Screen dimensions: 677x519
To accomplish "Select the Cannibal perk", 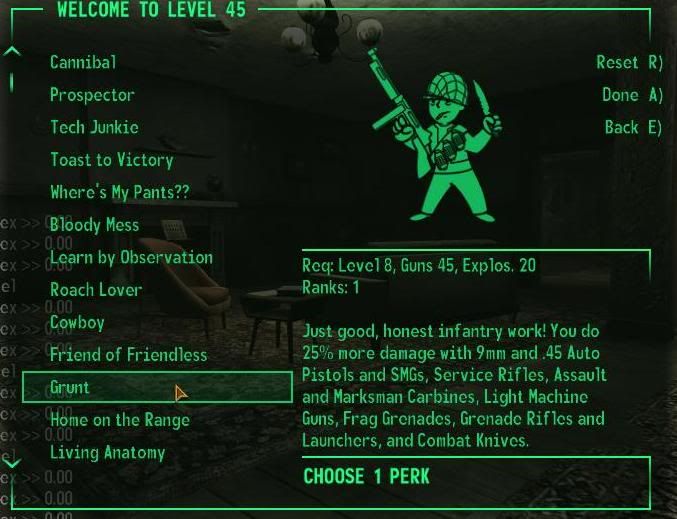I will pyautogui.click(x=83, y=62).
